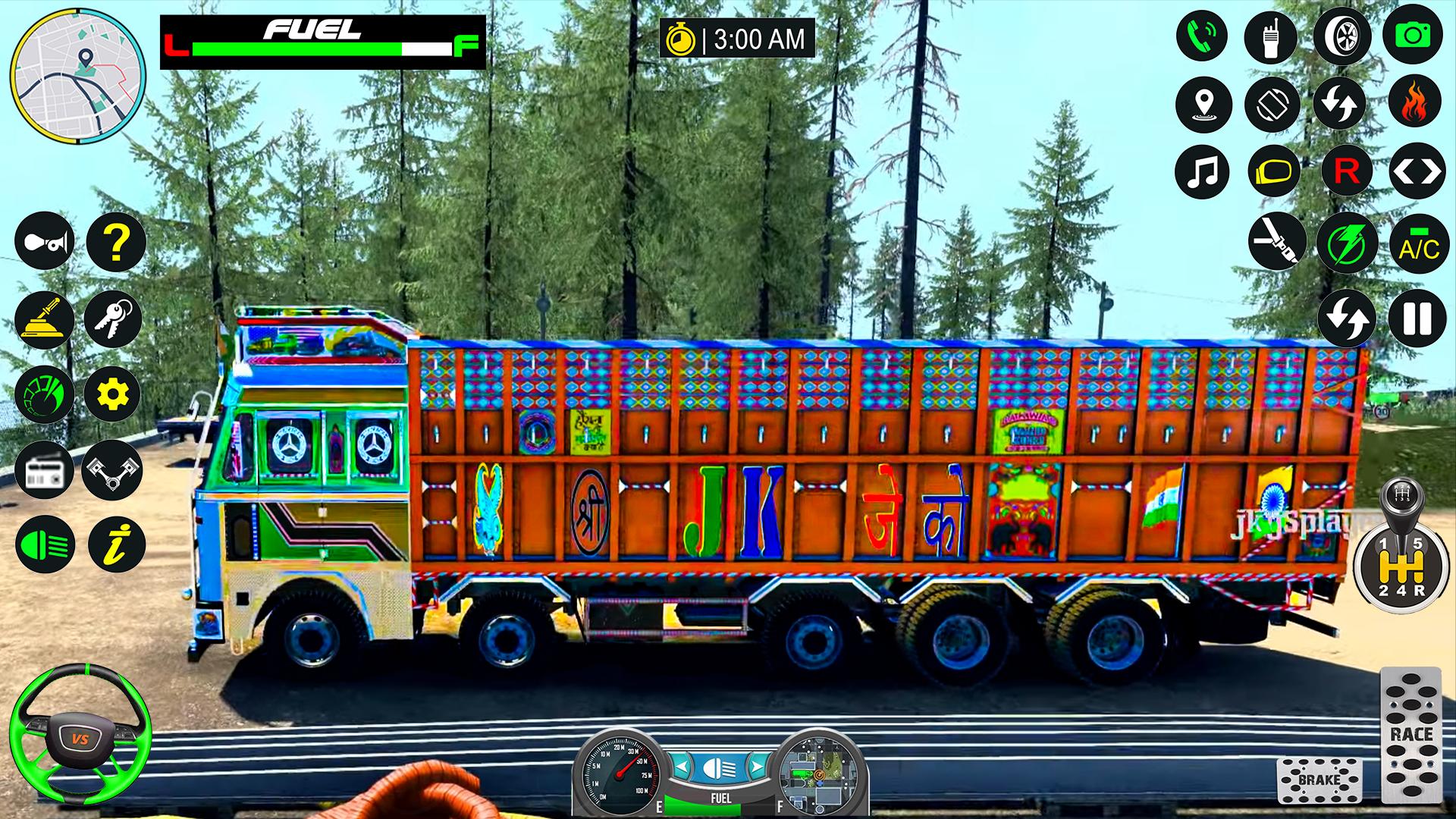This screenshot has height=819, width=1456.
Task: Open the gear settings menu
Action: [112, 394]
